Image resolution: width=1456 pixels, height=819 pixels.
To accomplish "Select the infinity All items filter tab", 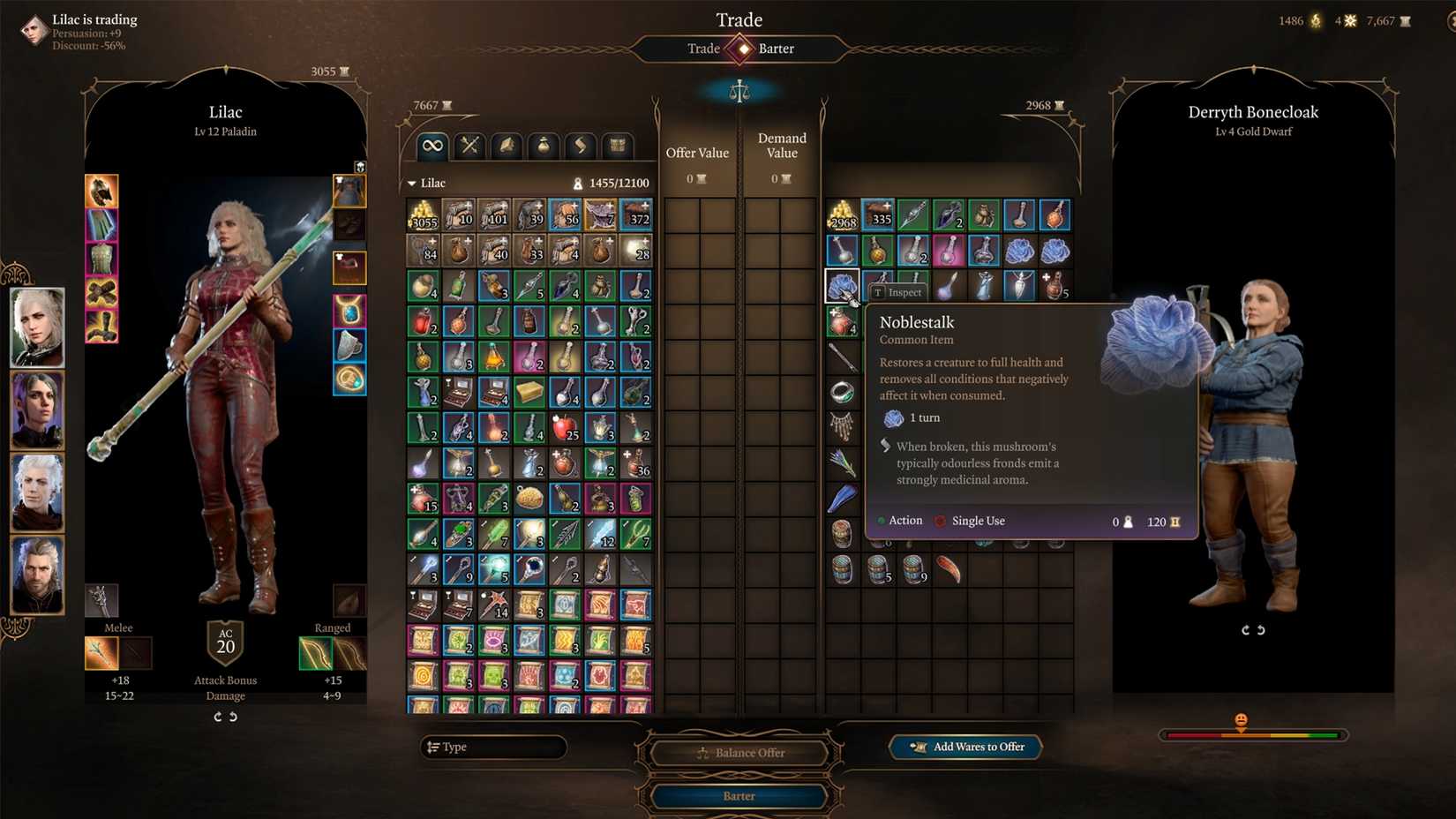I will click(432, 146).
